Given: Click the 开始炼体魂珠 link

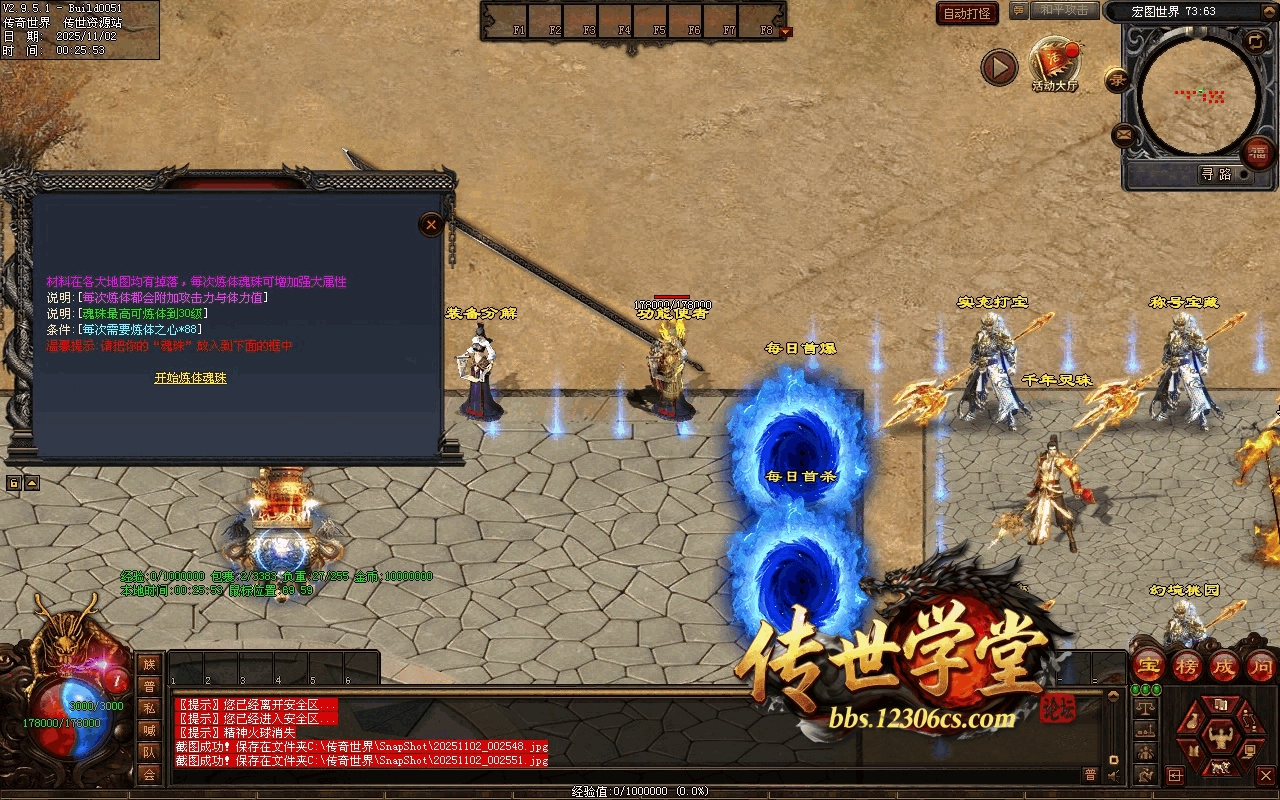Looking at the screenshot, I should 190,378.
